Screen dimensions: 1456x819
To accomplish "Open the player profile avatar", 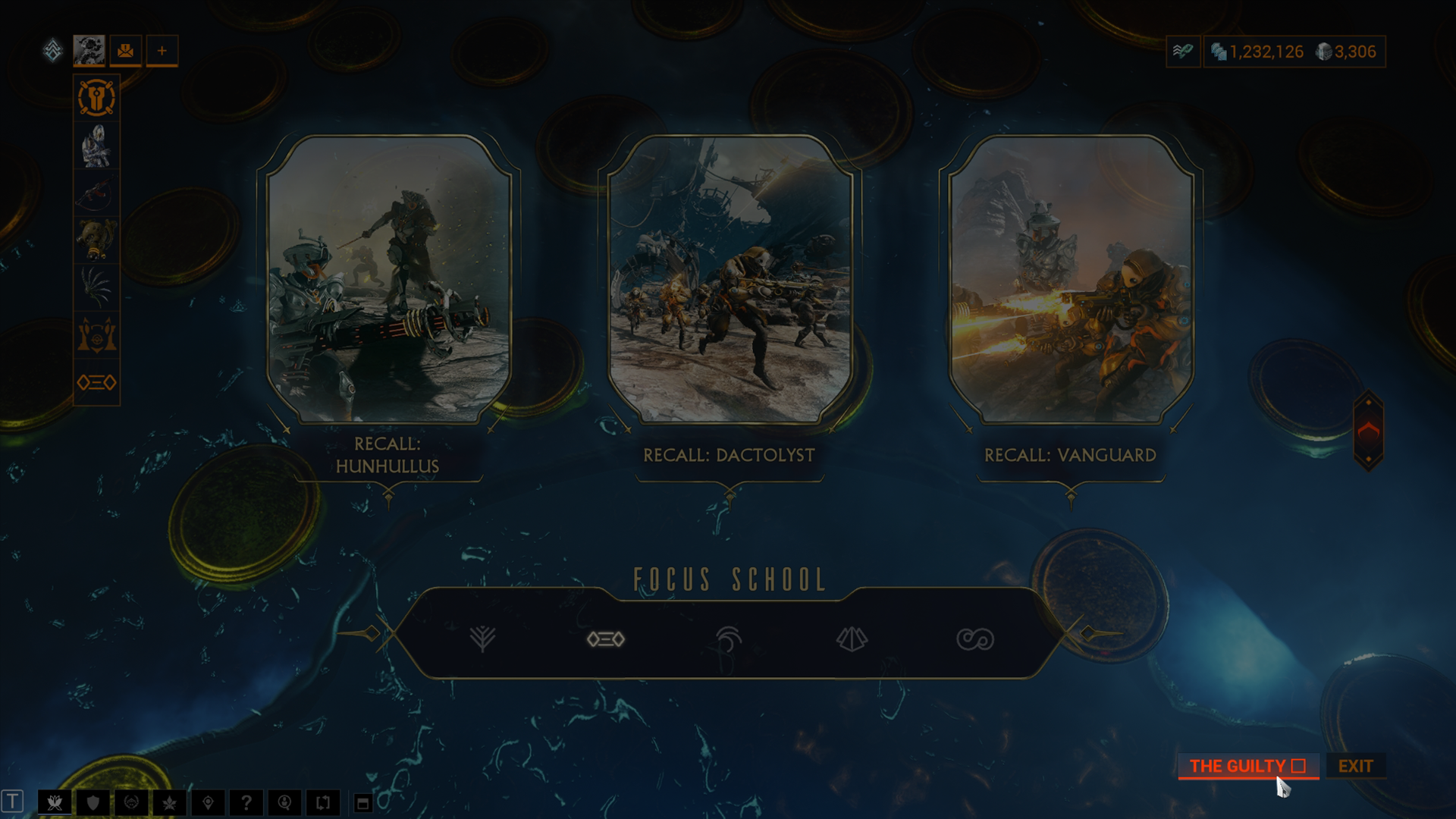I will click(x=89, y=51).
